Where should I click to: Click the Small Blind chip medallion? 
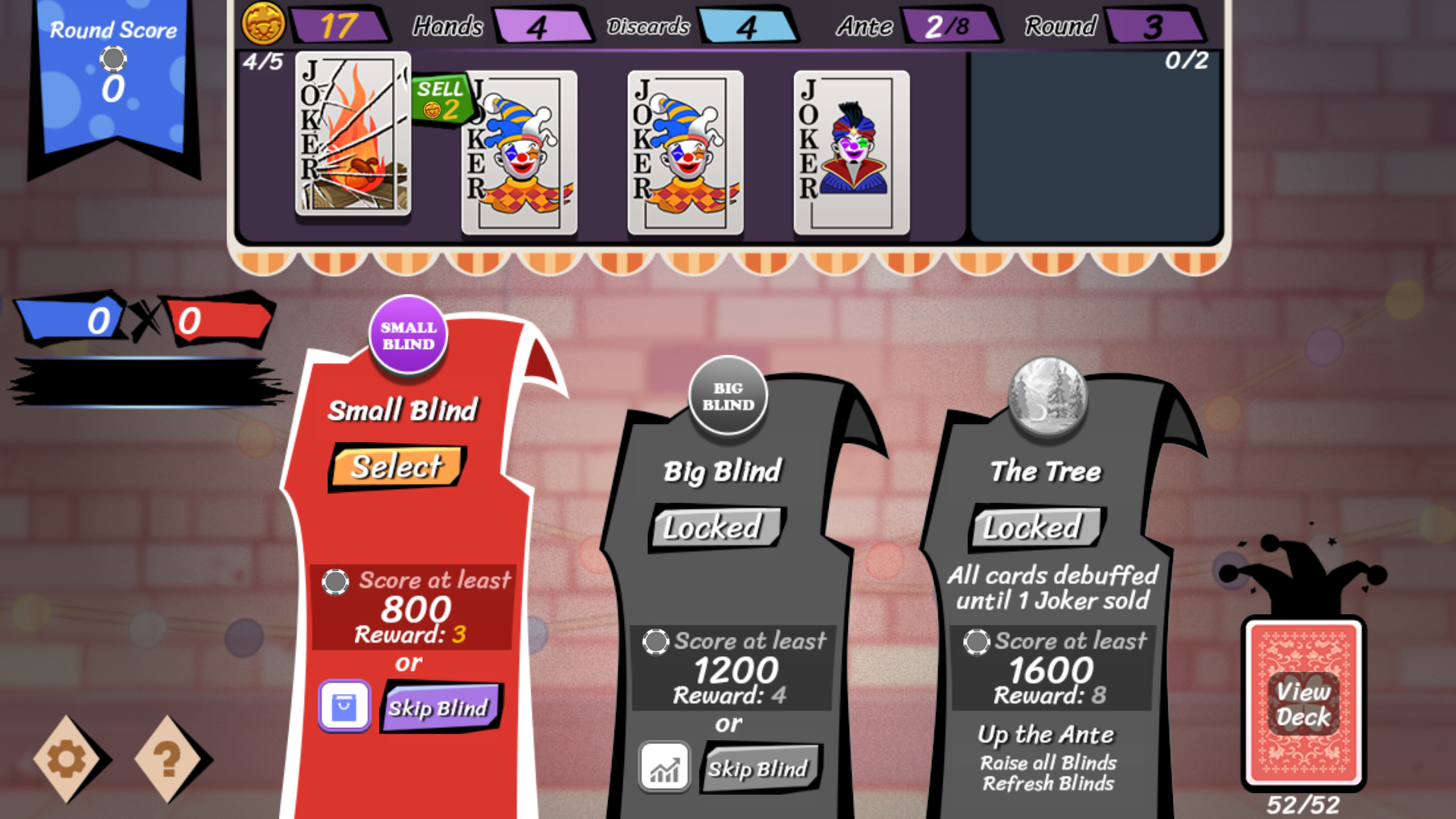[x=408, y=334]
